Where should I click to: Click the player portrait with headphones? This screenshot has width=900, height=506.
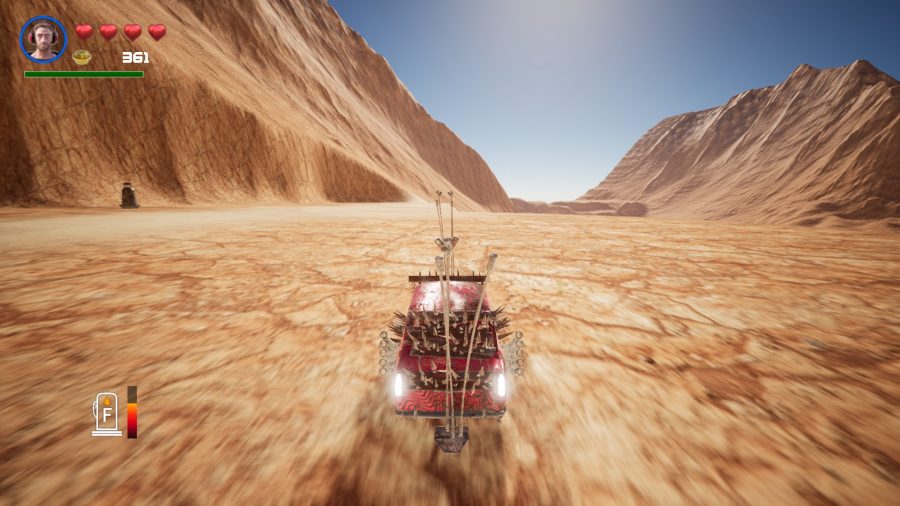coord(43,39)
